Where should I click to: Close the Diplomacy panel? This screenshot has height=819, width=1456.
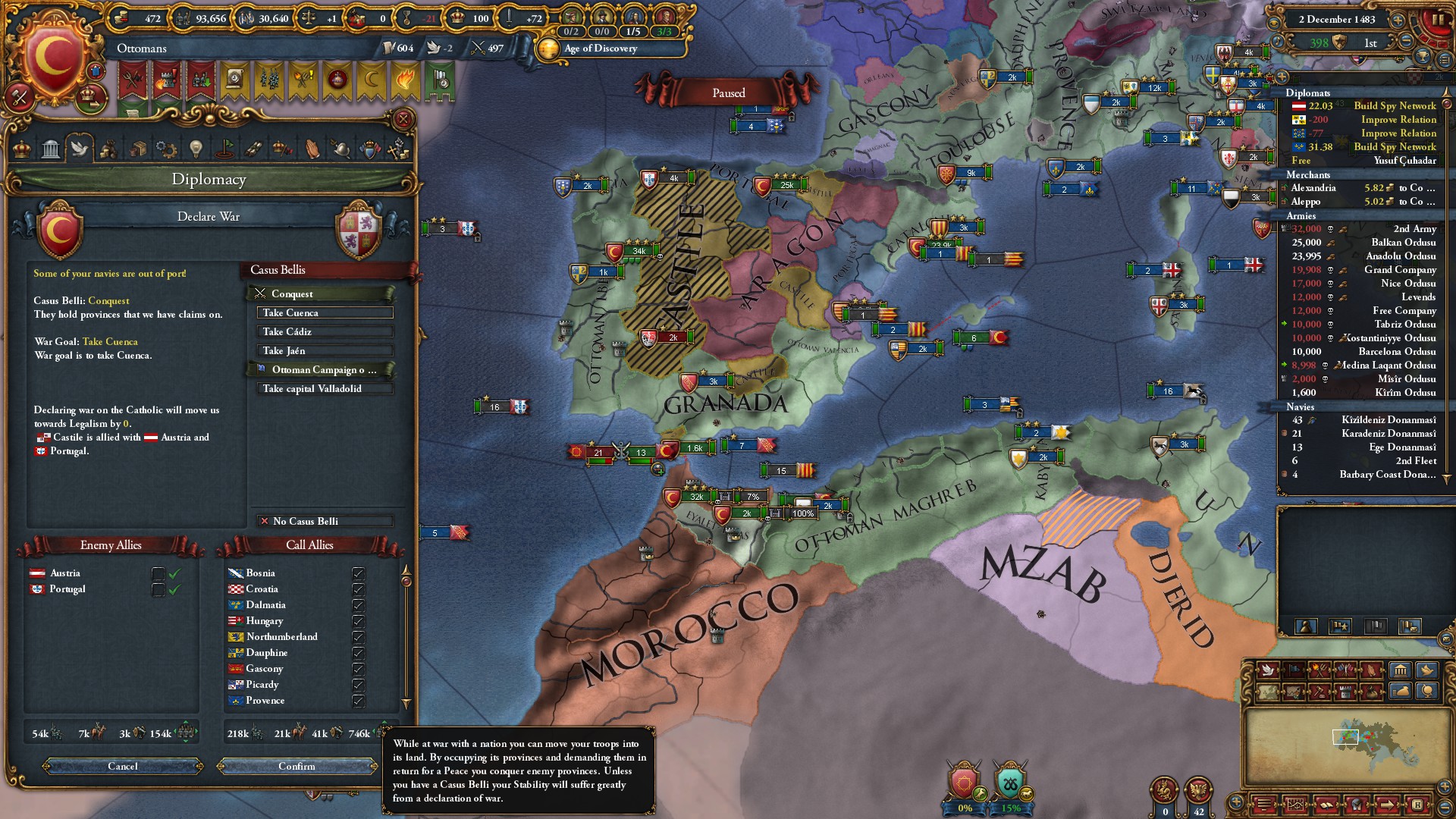pos(403,119)
